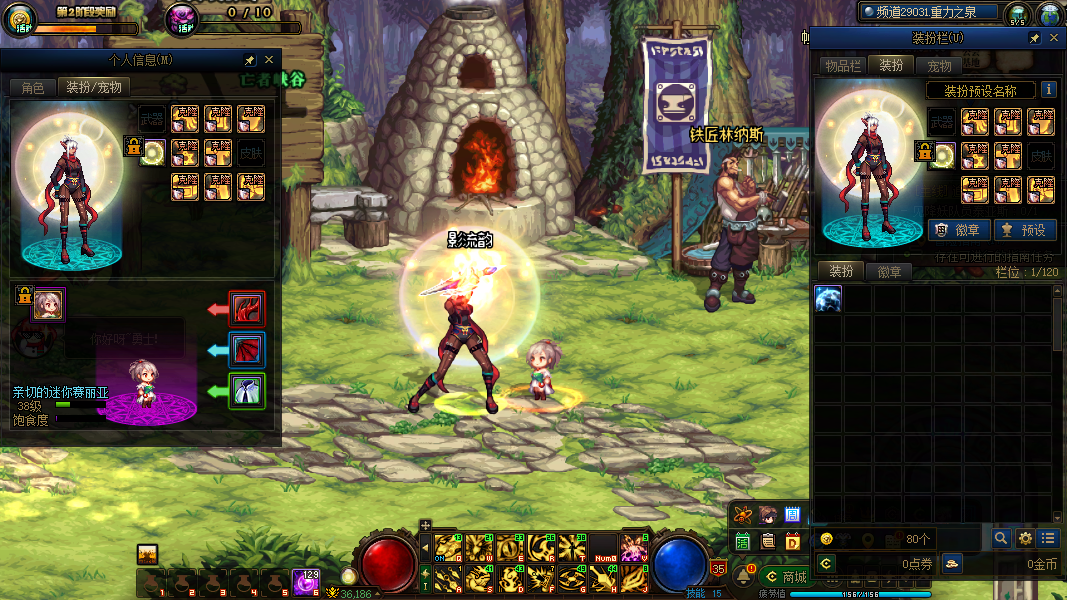Pin the 个人信息 window
The image size is (1067, 600).
click(x=250, y=61)
